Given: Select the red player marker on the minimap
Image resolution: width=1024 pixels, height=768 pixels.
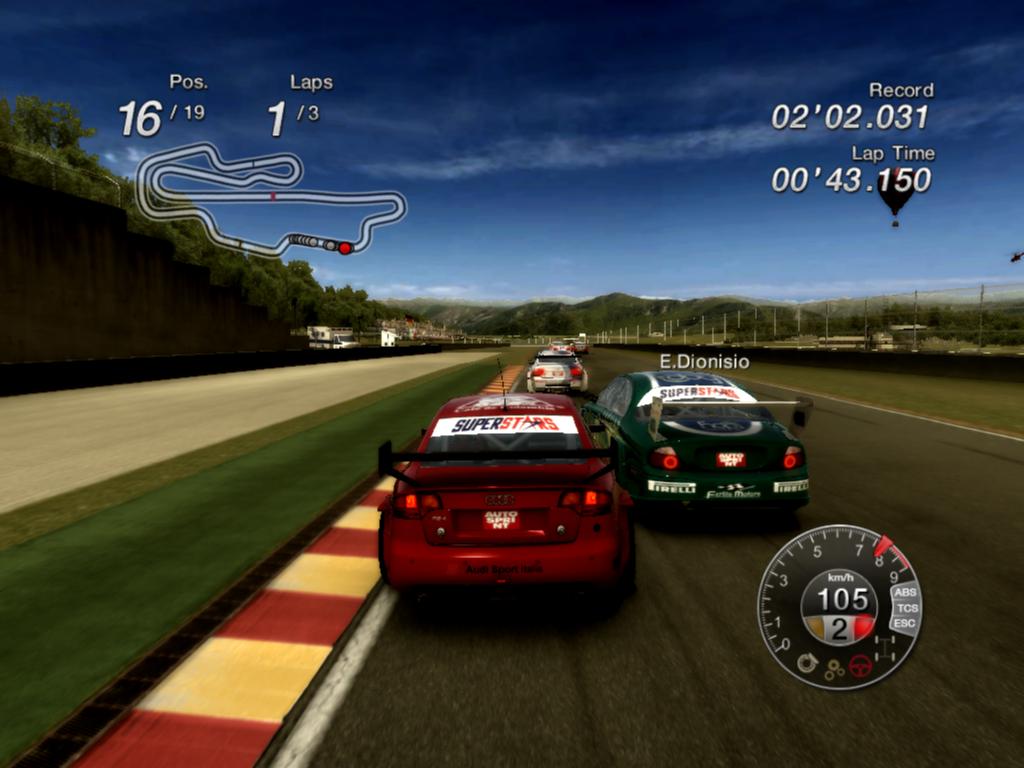Looking at the screenshot, I should pos(345,247).
